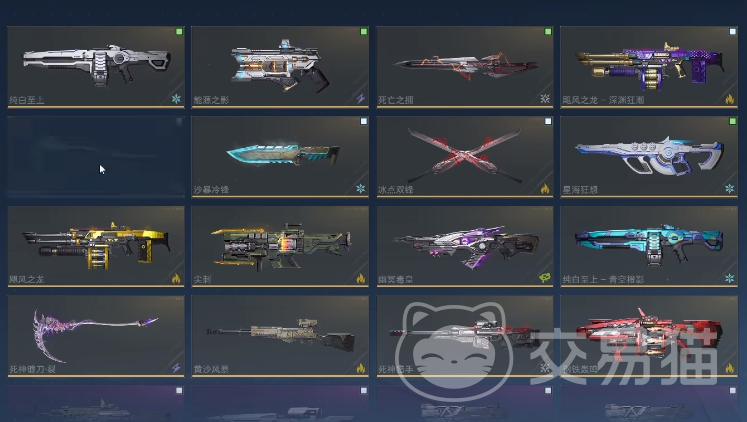Choose the 纯白至上-青空掠影 cyan rifle skin

[649, 245]
